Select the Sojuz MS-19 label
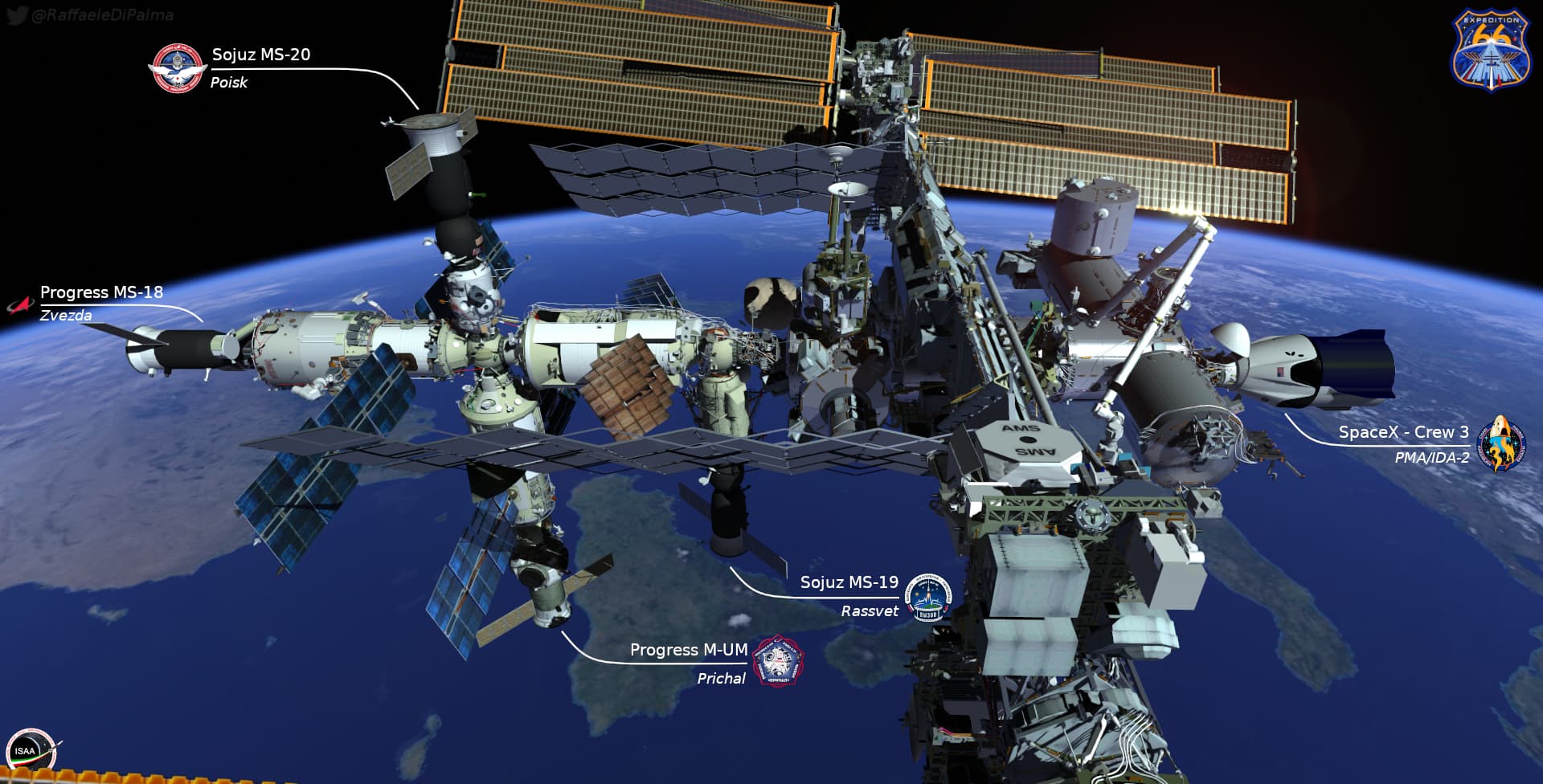 click(x=849, y=582)
